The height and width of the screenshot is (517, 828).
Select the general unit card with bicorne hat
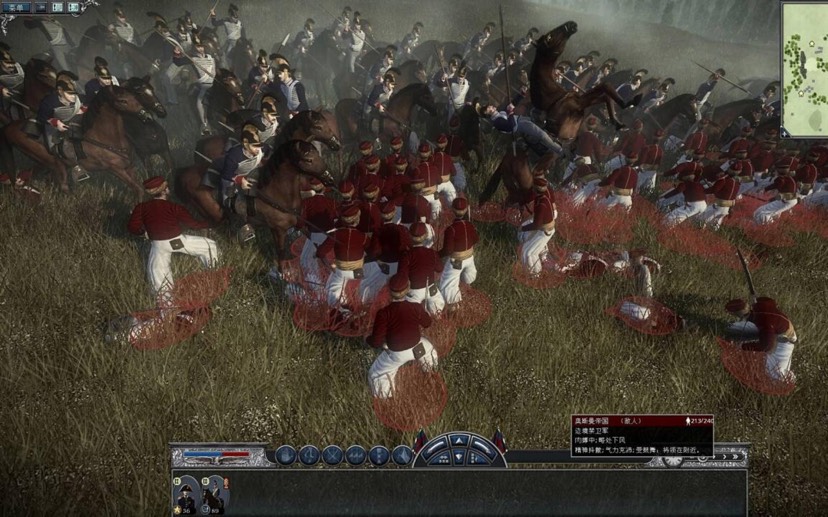click(186, 495)
